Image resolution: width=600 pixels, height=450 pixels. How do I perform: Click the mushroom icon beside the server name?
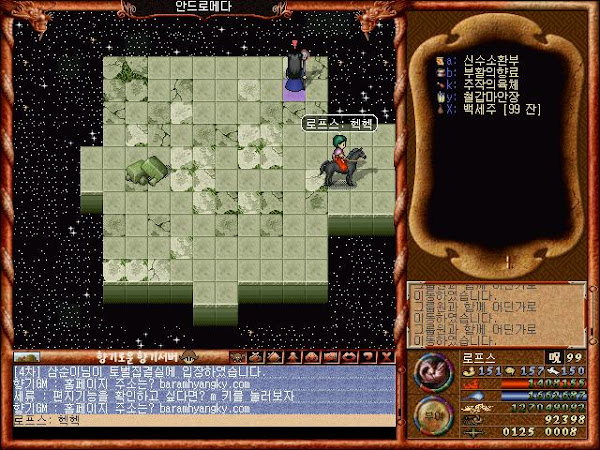coord(191,356)
